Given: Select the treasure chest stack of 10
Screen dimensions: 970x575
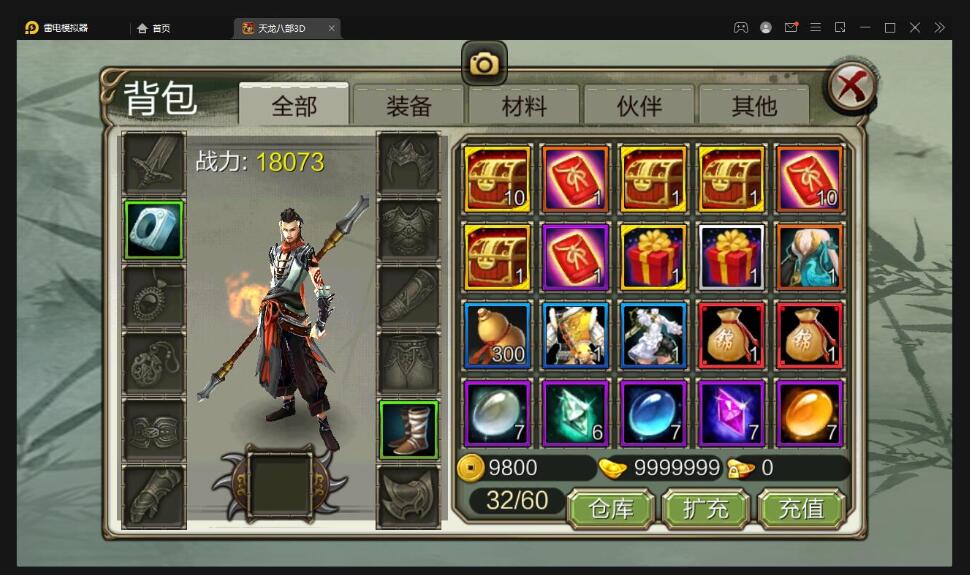Looking at the screenshot, I should pyautogui.click(x=497, y=179).
